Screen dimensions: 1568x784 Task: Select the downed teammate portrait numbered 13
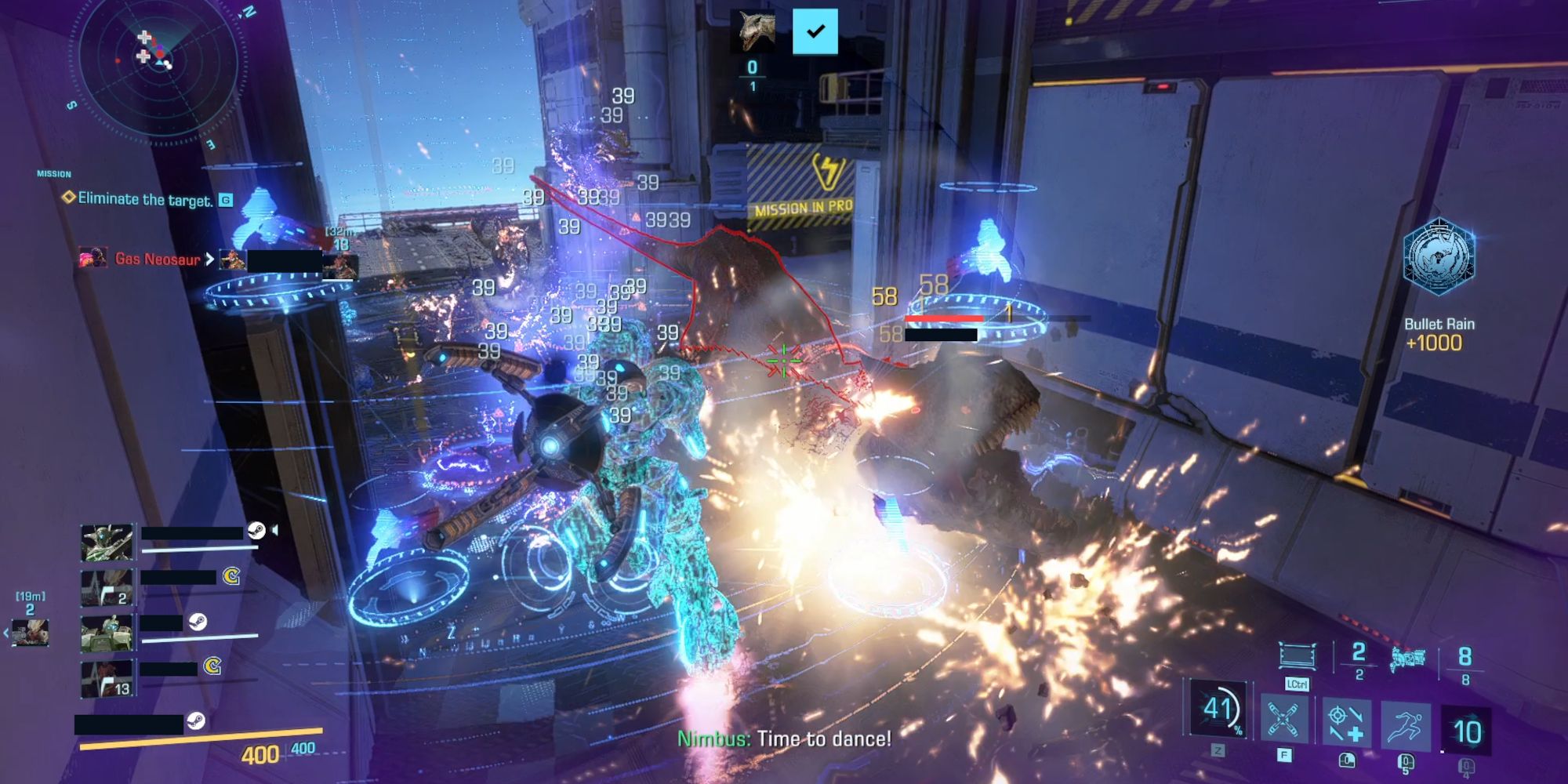107,679
